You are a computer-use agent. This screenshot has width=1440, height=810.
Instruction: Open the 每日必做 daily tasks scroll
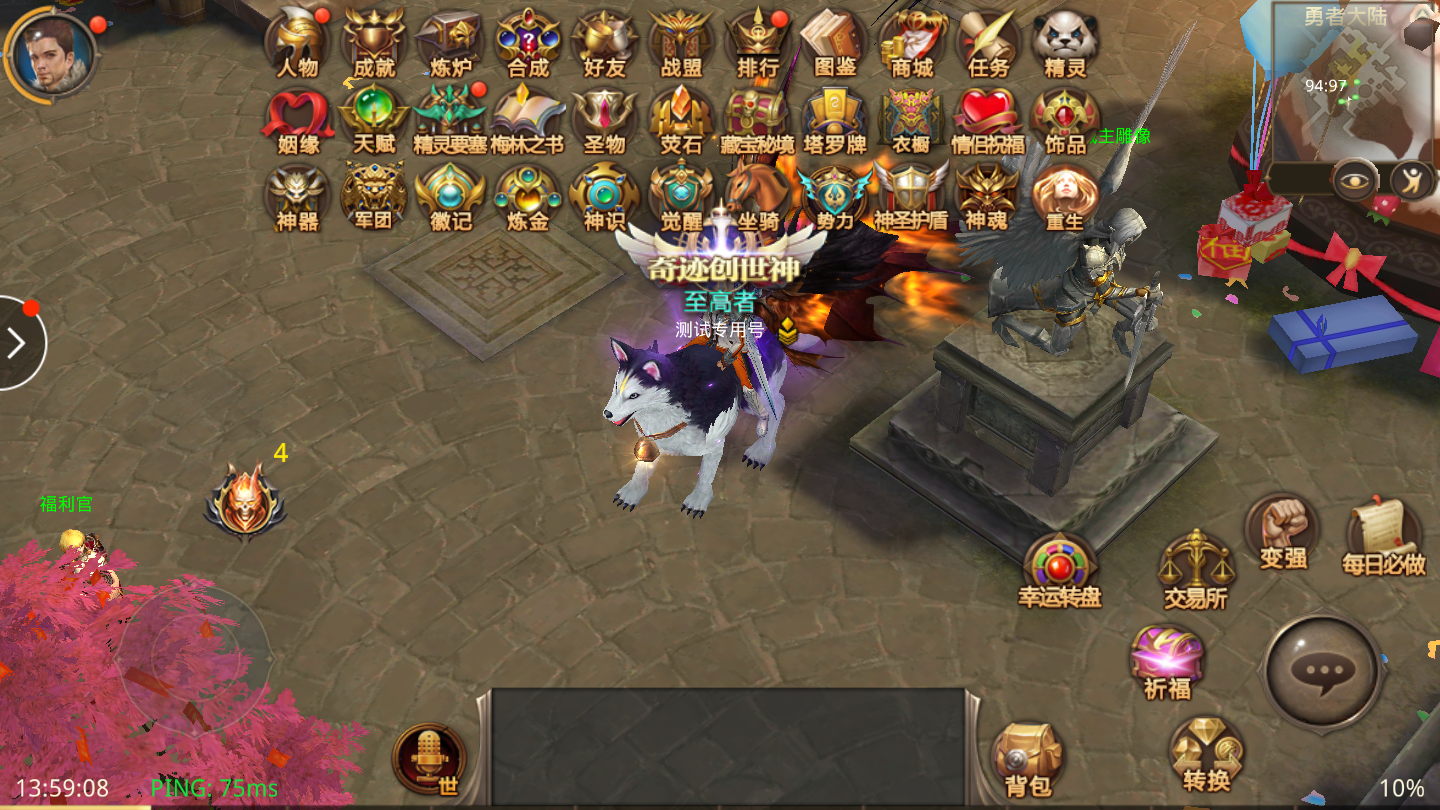click(x=1383, y=535)
